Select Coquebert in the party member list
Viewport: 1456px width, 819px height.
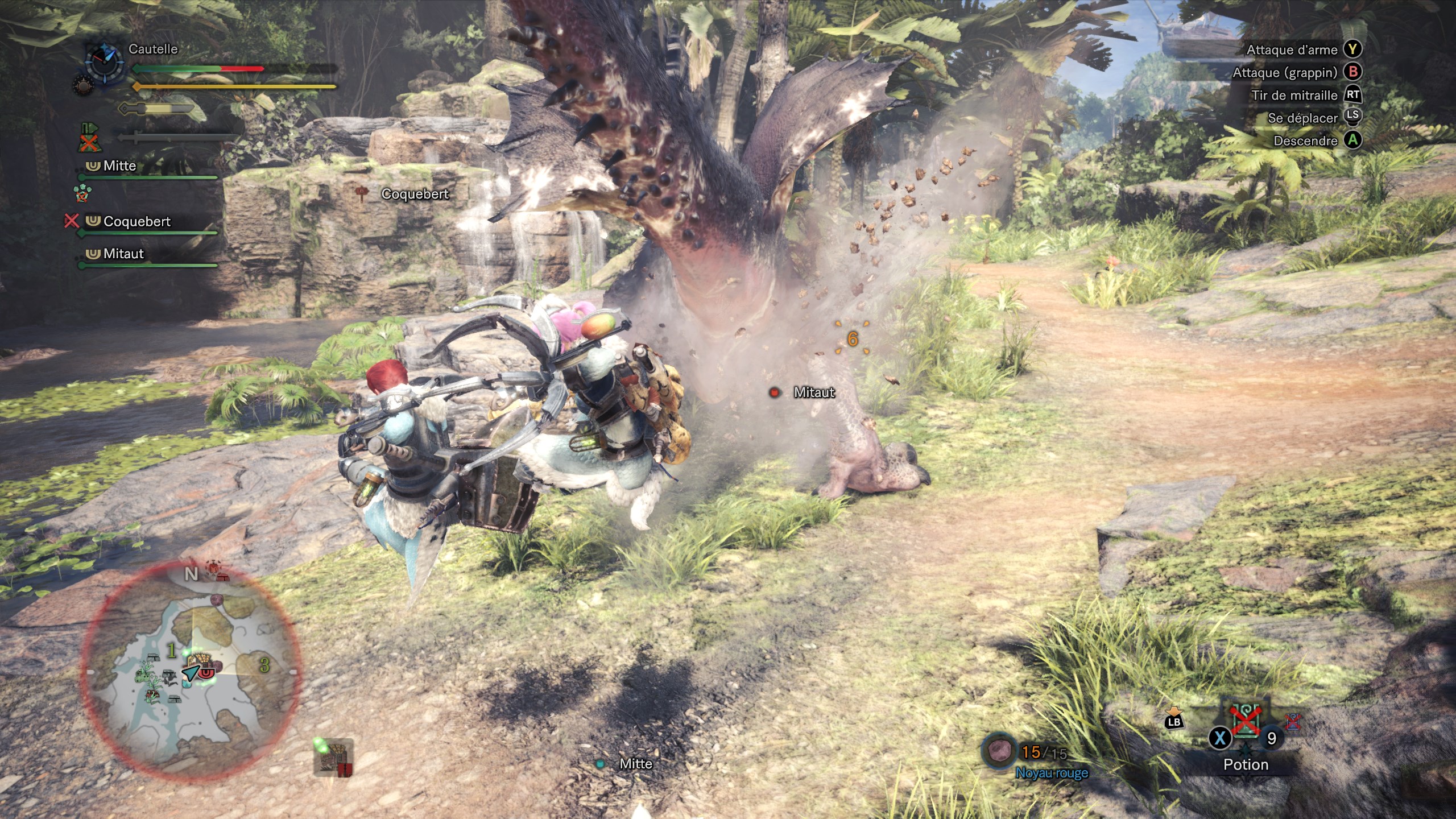[136, 221]
